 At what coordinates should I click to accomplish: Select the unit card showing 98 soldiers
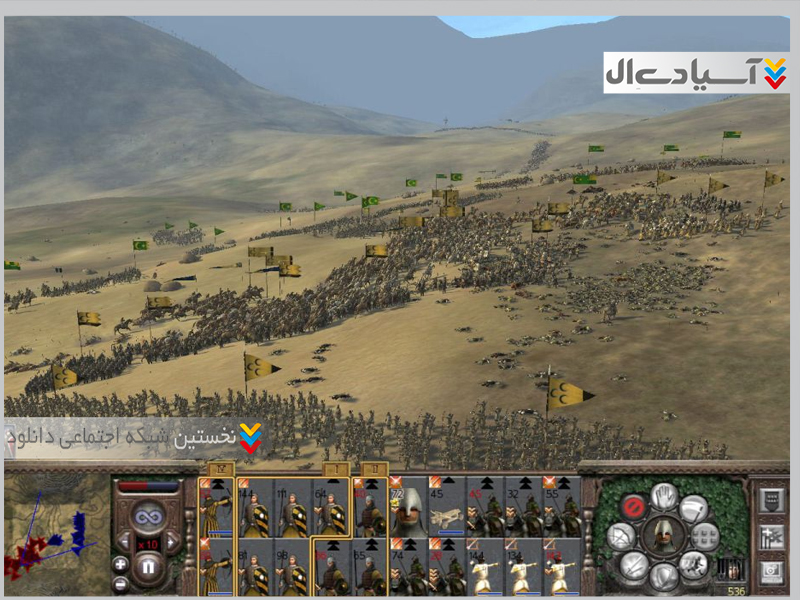[292, 567]
